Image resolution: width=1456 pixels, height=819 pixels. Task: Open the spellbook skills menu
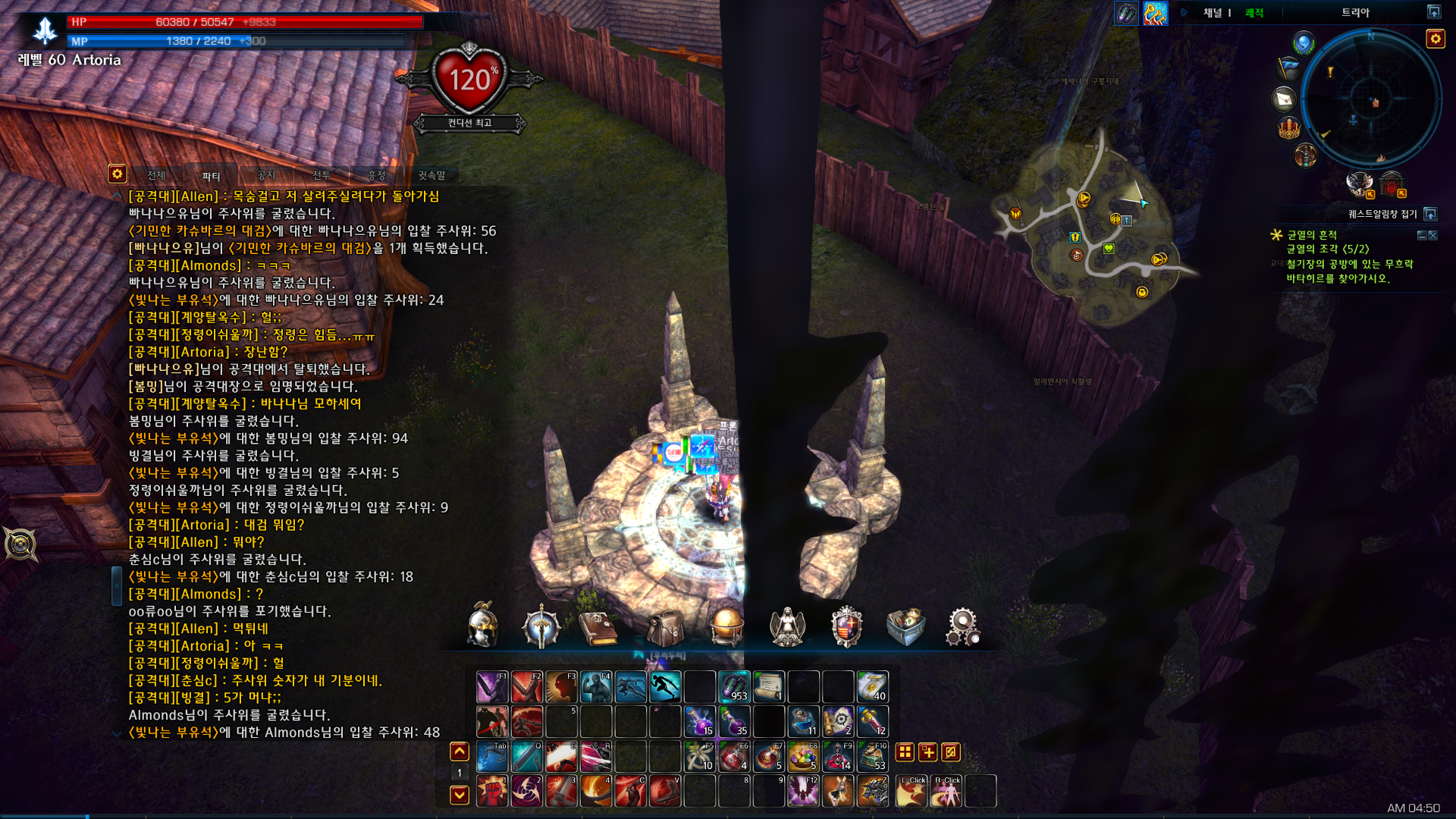coord(598,628)
